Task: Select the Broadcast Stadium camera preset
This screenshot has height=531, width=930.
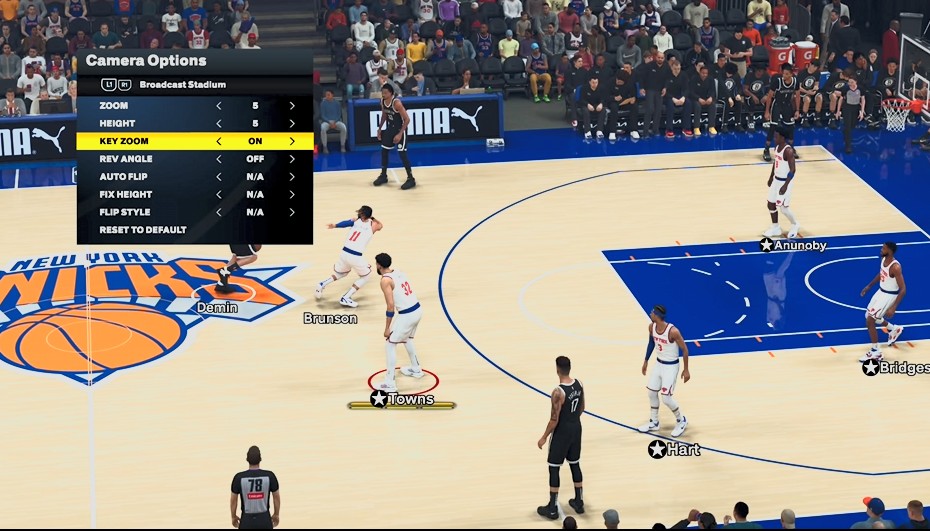Action: click(182, 85)
